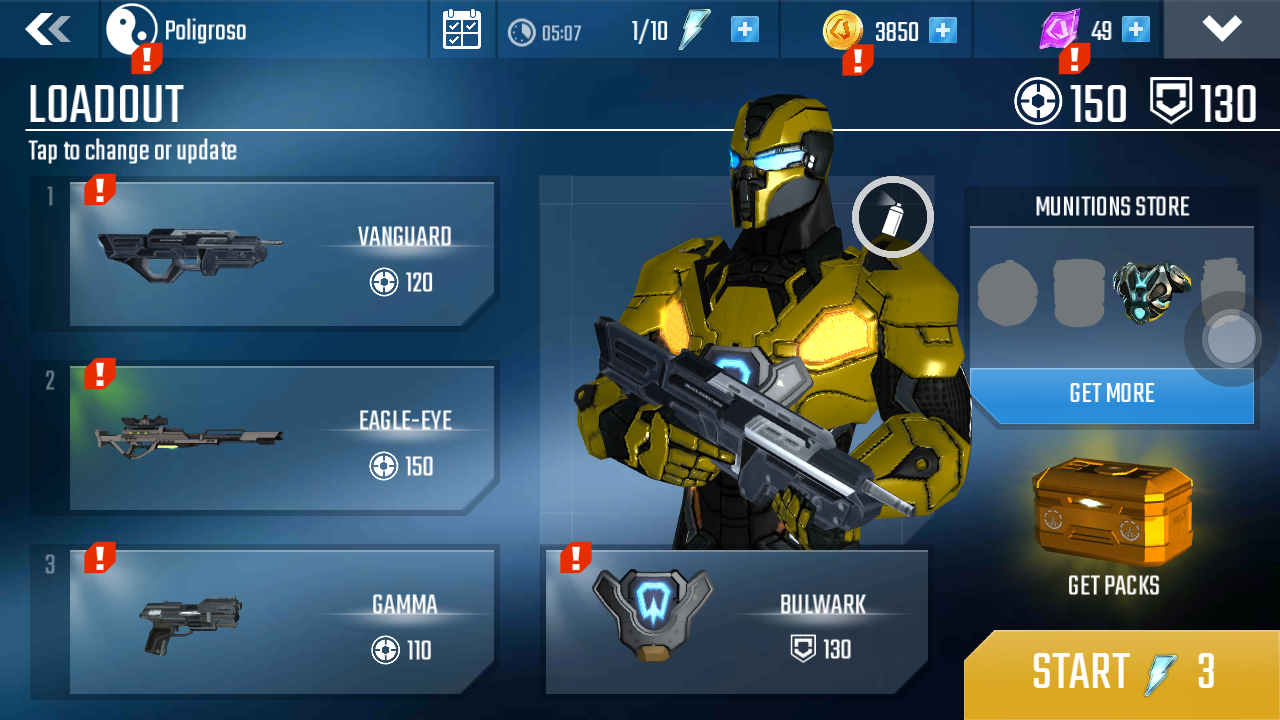The height and width of the screenshot is (720, 1280).
Task: Go back using the double-arrow button
Action: [47, 29]
